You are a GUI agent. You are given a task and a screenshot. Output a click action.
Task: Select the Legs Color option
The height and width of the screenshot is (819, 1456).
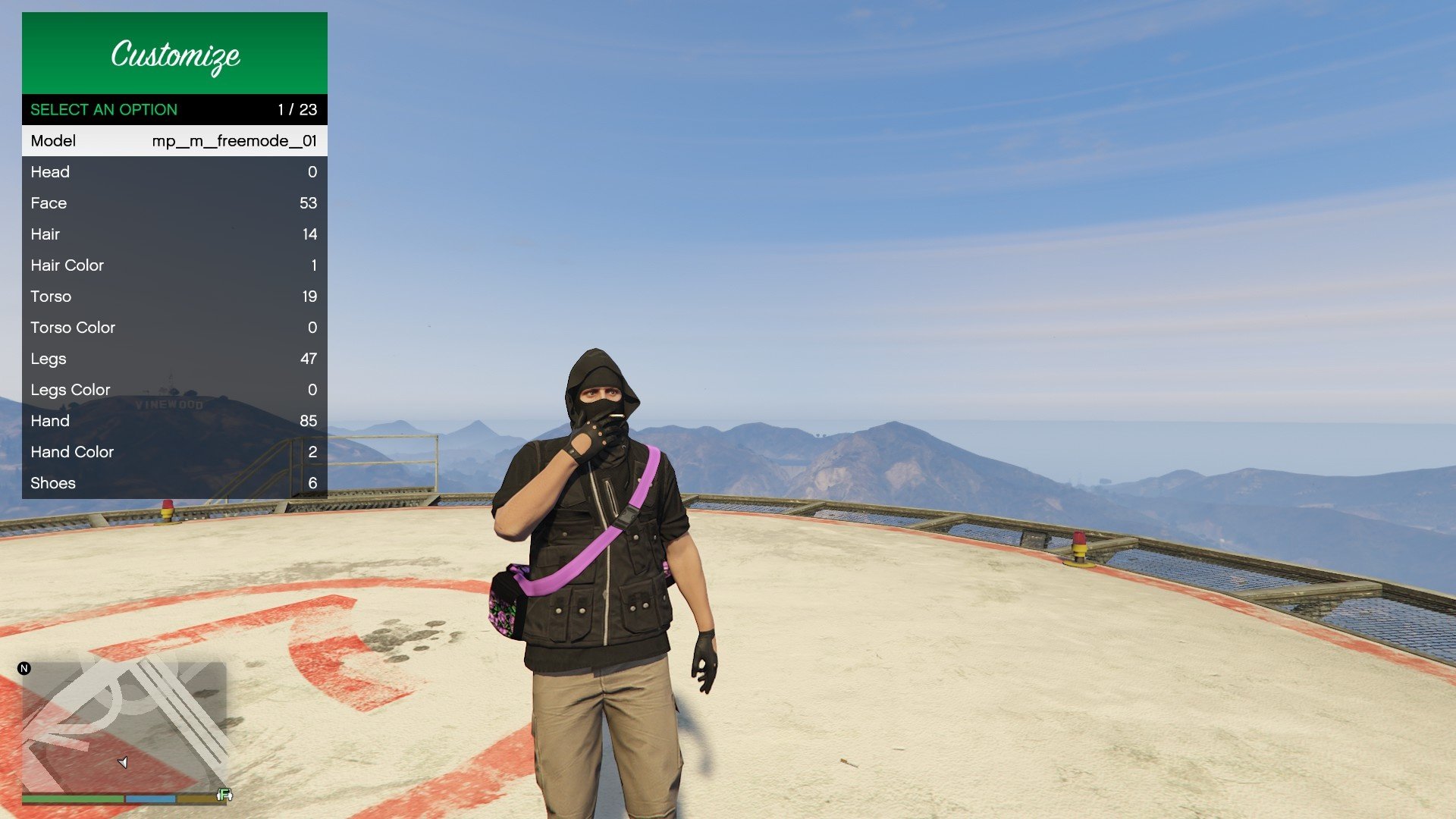174,390
